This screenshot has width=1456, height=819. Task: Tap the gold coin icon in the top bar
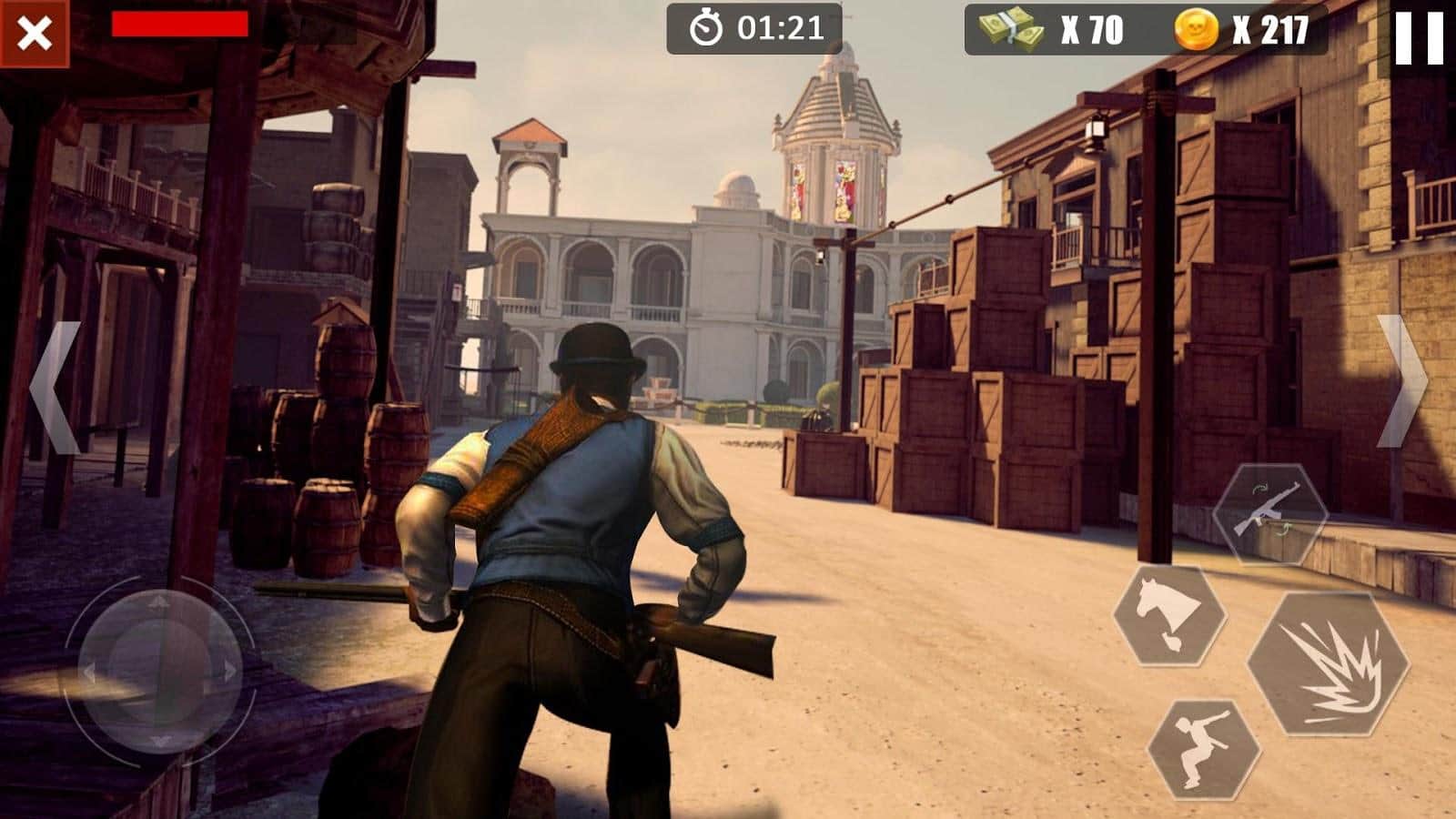tap(1198, 27)
